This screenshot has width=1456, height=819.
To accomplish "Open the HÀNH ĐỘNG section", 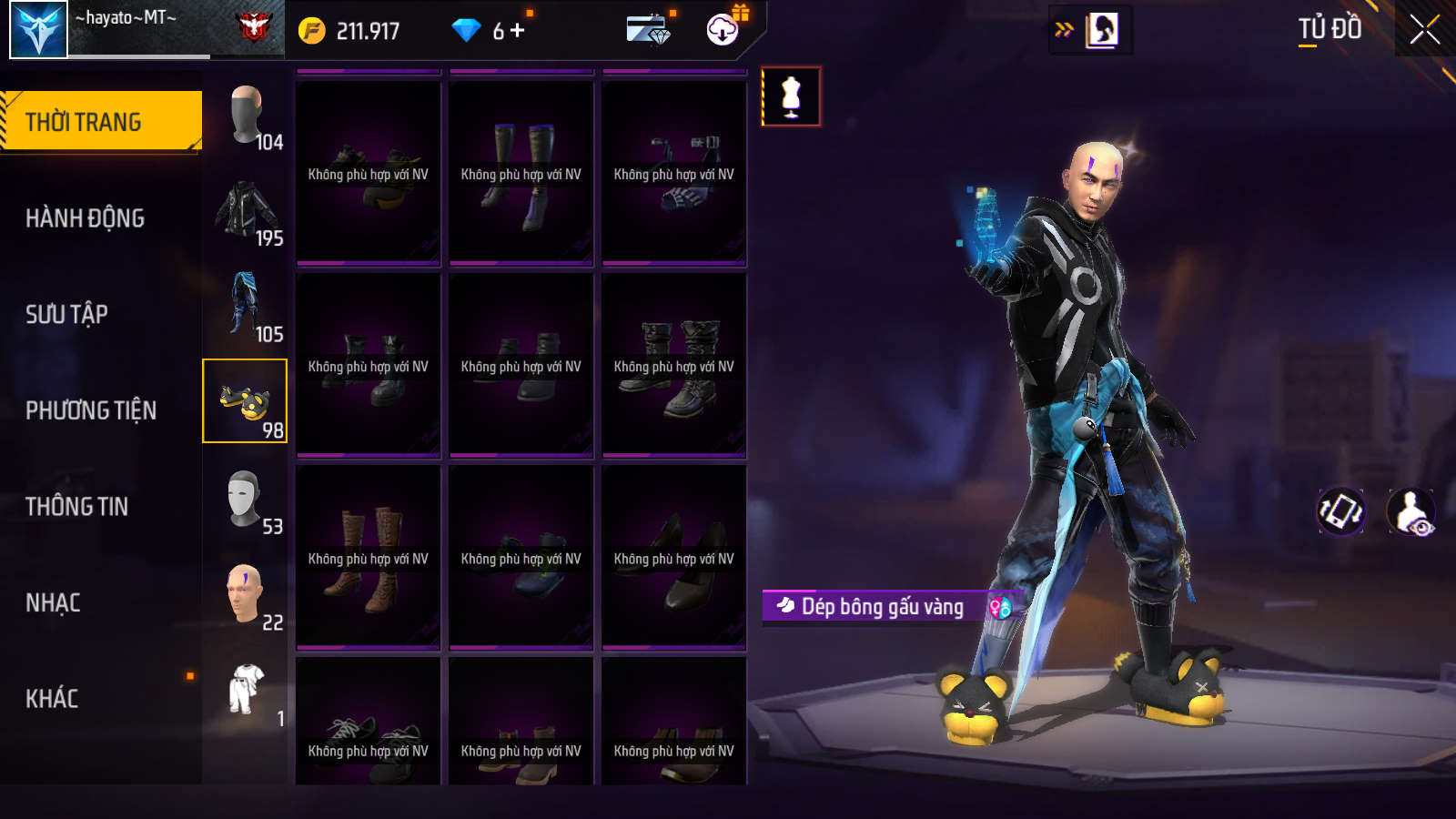I will click(85, 218).
